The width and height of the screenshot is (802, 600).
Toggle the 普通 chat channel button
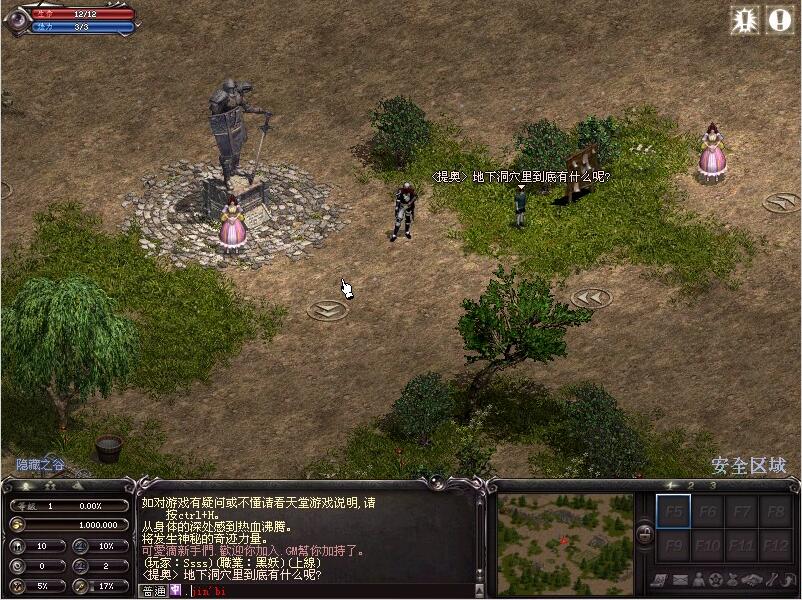154,591
